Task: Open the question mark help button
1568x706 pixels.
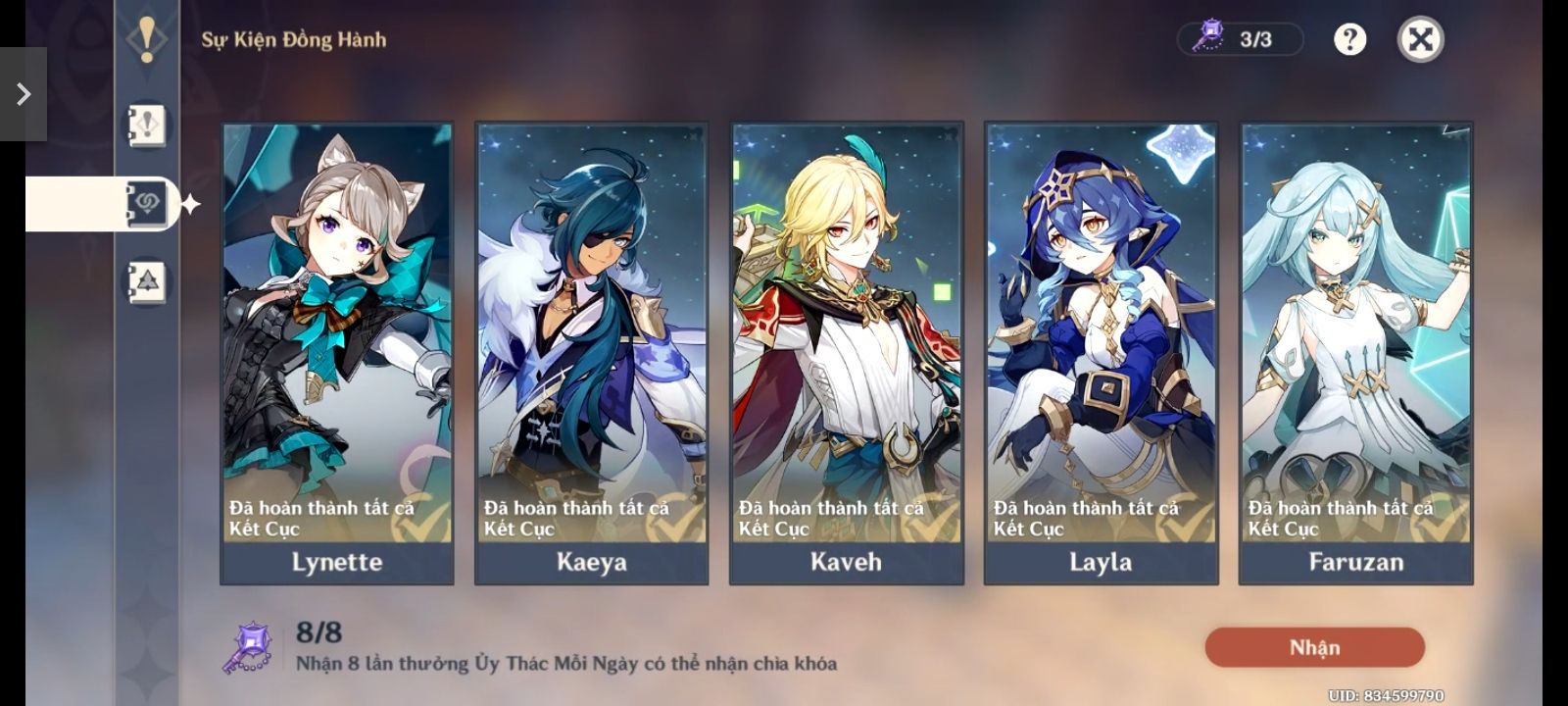Action: click(x=1349, y=39)
